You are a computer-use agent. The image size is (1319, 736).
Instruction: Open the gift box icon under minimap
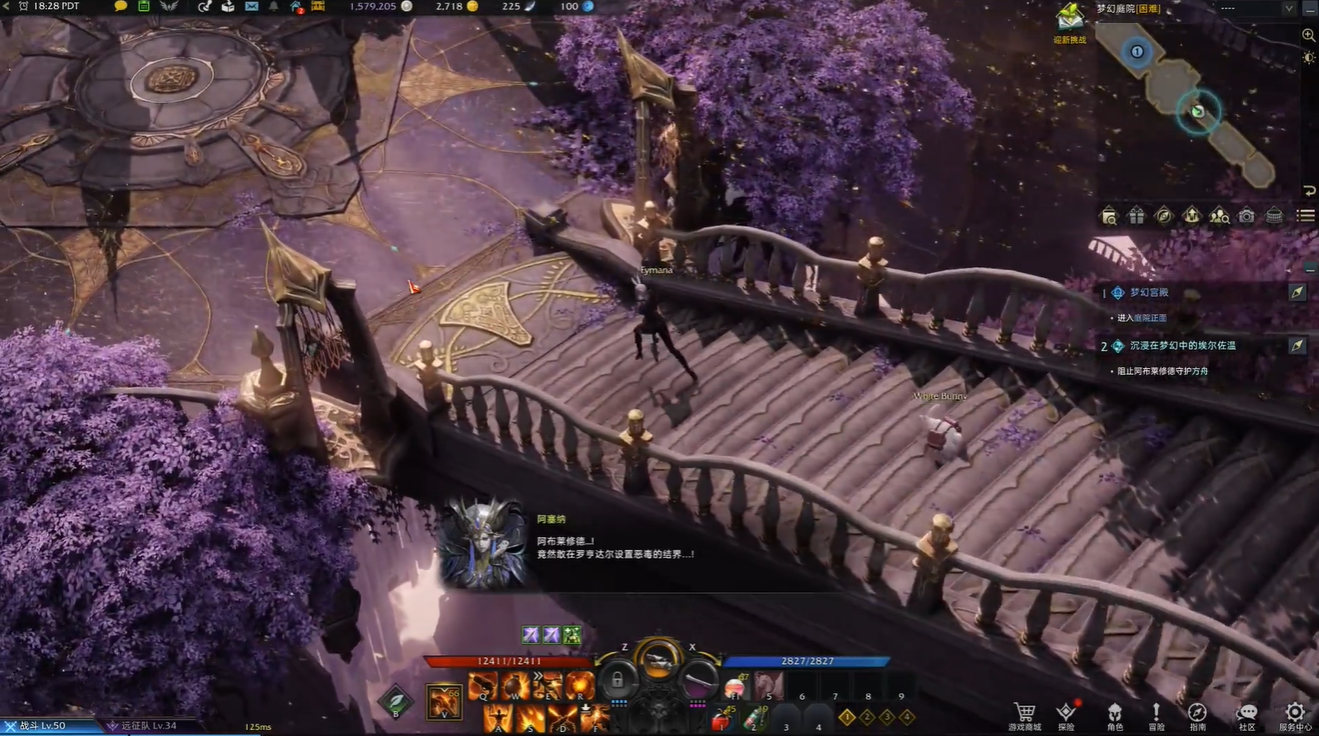click(x=1136, y=216)
